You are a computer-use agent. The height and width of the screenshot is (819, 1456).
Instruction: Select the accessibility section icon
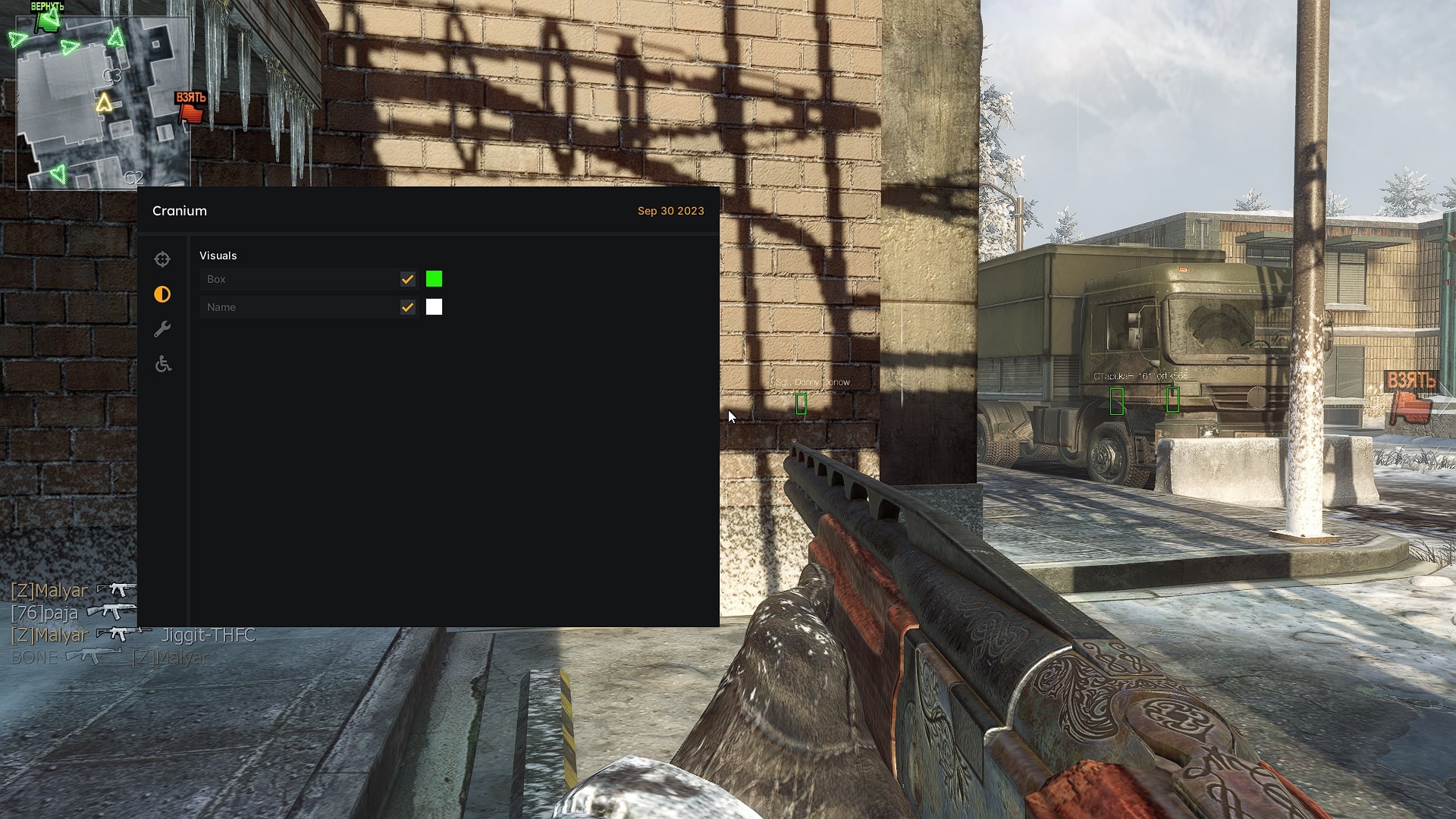(x=162, y=364)
